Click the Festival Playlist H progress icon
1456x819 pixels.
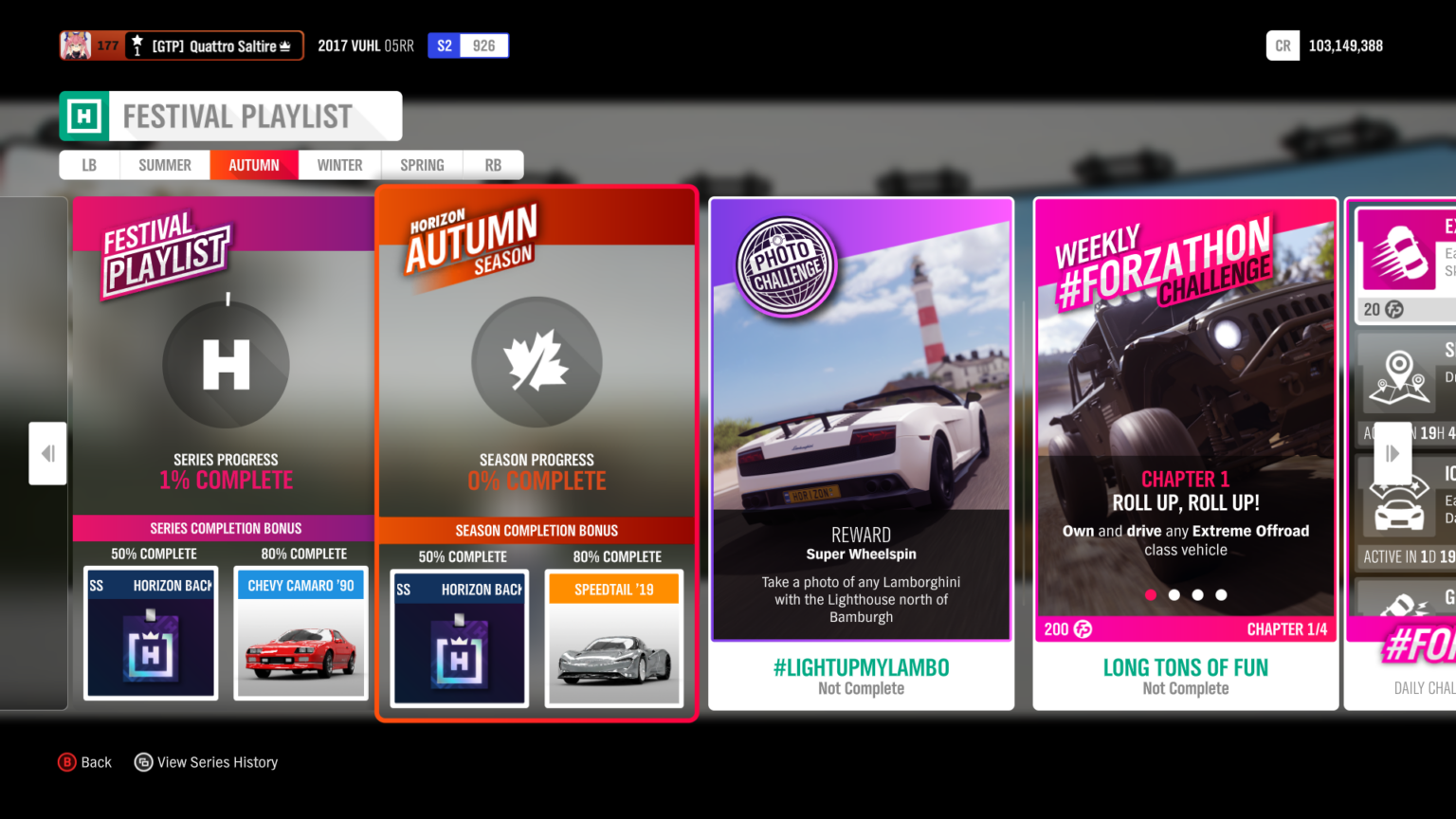[225, 364]
